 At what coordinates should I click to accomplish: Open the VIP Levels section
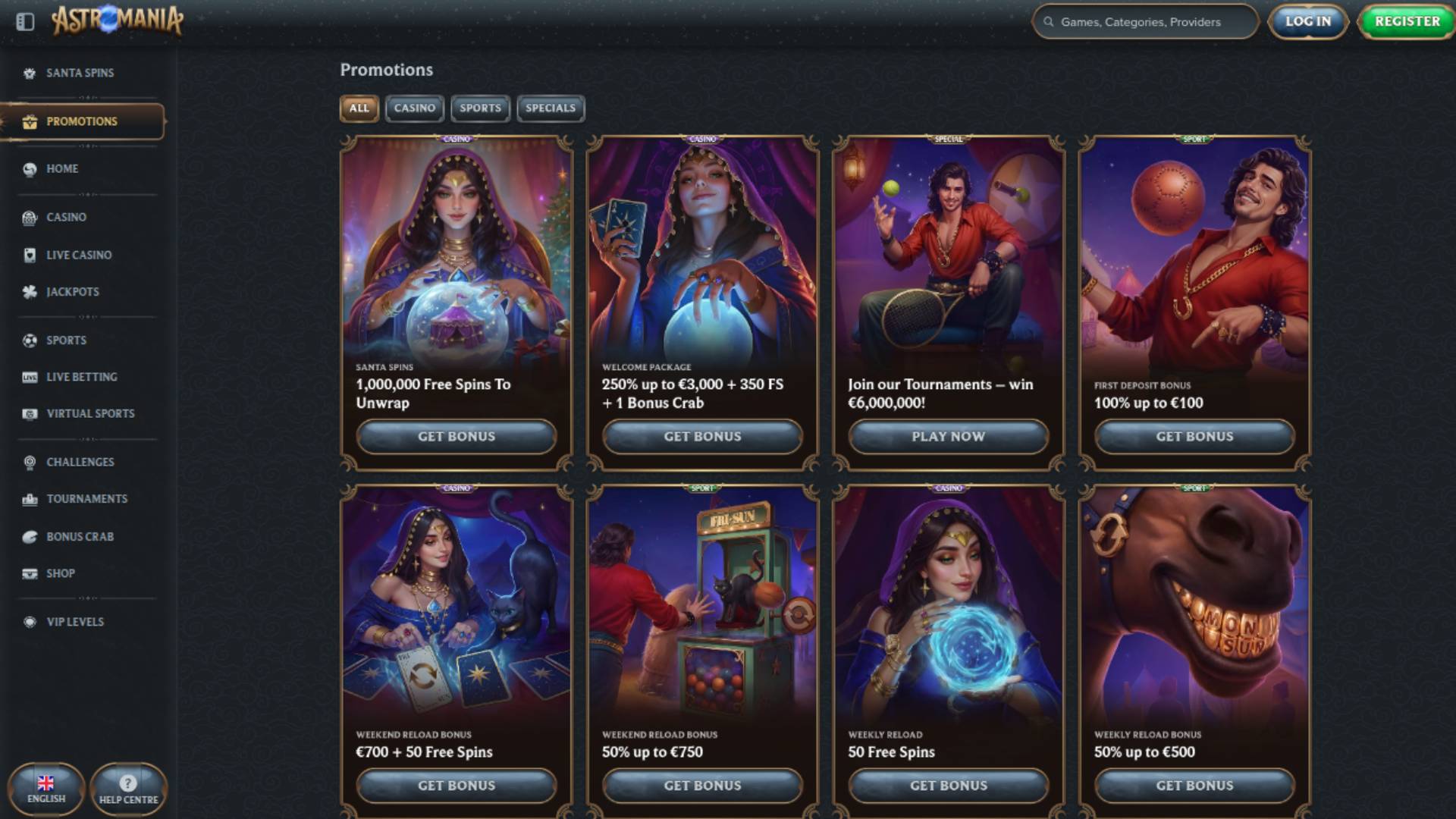30,621
